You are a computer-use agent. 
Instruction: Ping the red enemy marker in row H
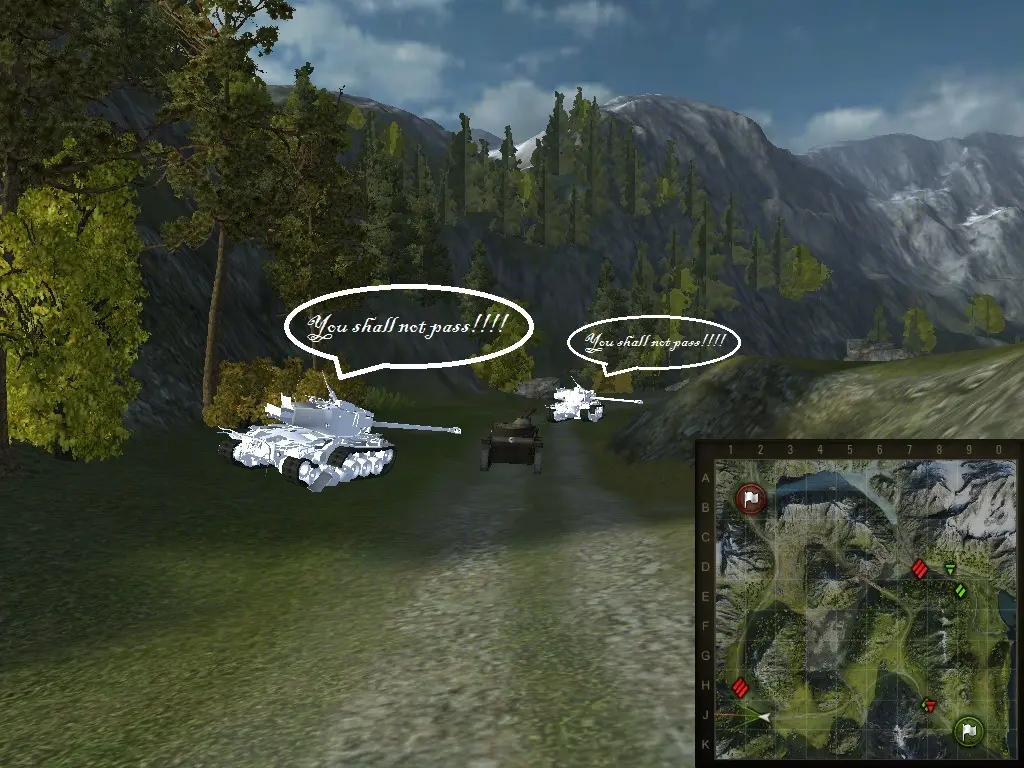click(740, 687)
